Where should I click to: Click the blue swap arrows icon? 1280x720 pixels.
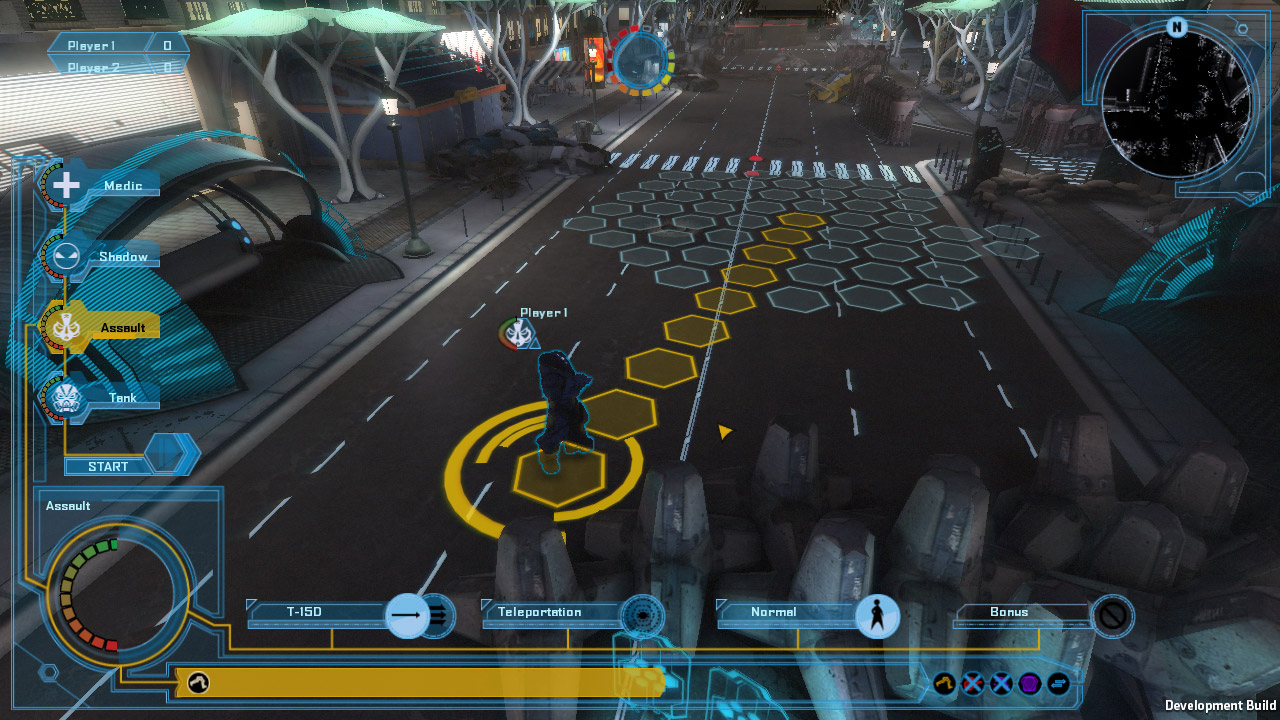coord(1058,684)
